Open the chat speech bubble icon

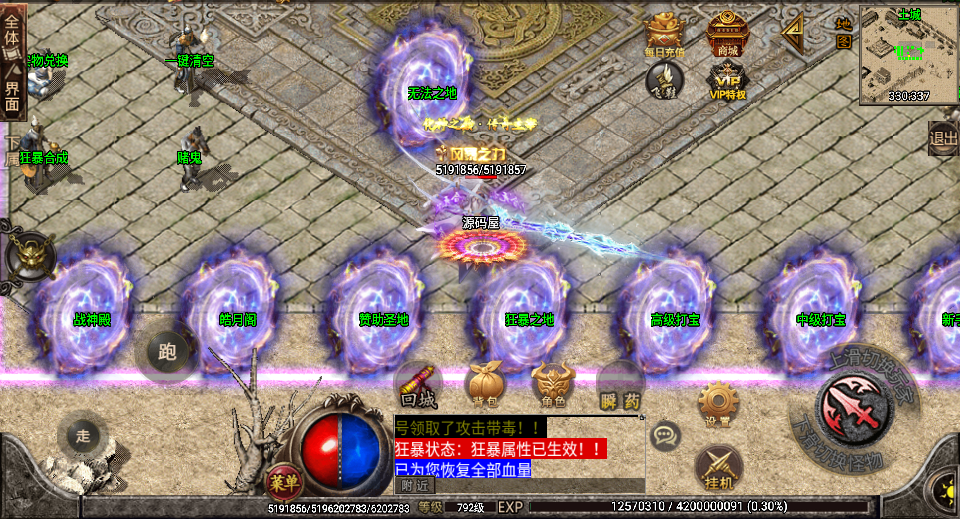(665, 435)
